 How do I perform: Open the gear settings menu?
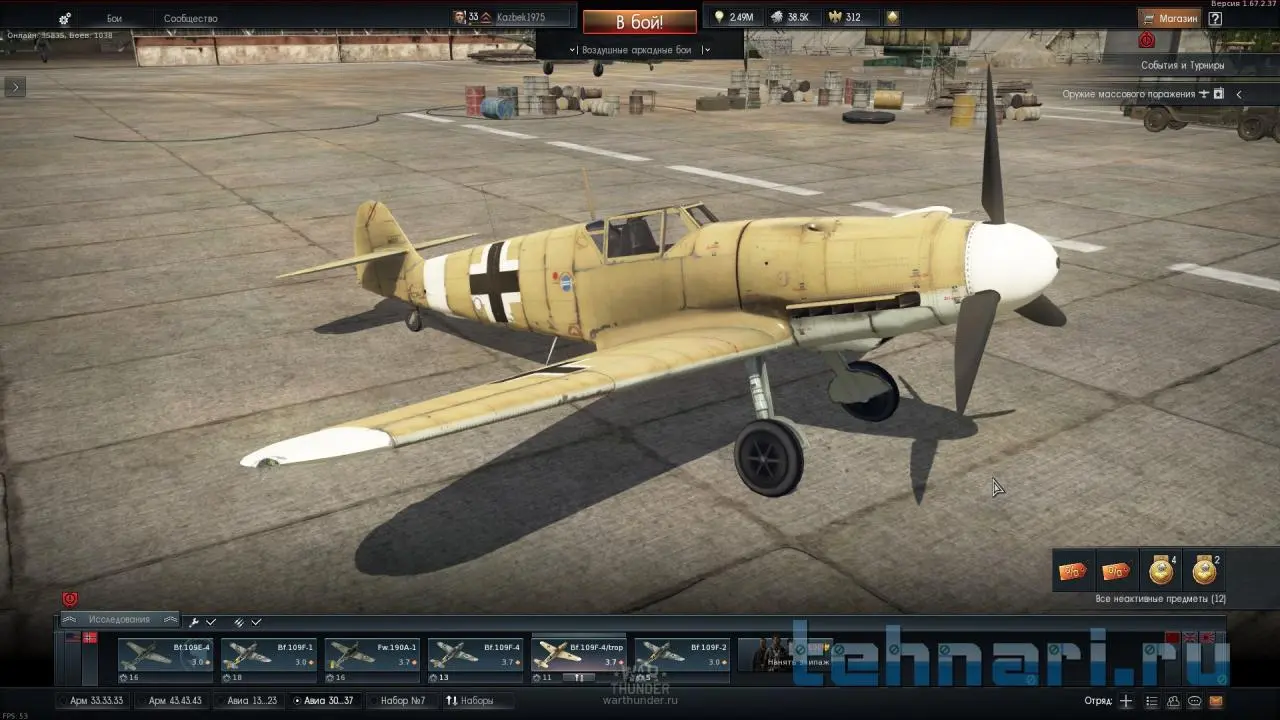(65, 18)
